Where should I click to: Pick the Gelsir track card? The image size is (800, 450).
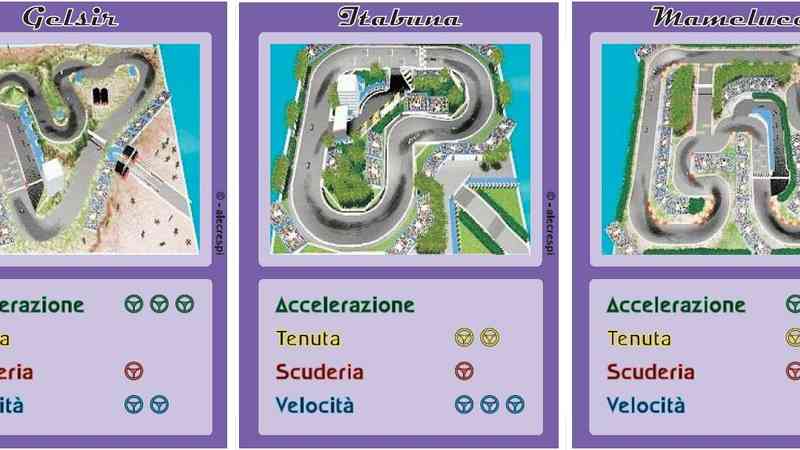click(x=98, y=148)
